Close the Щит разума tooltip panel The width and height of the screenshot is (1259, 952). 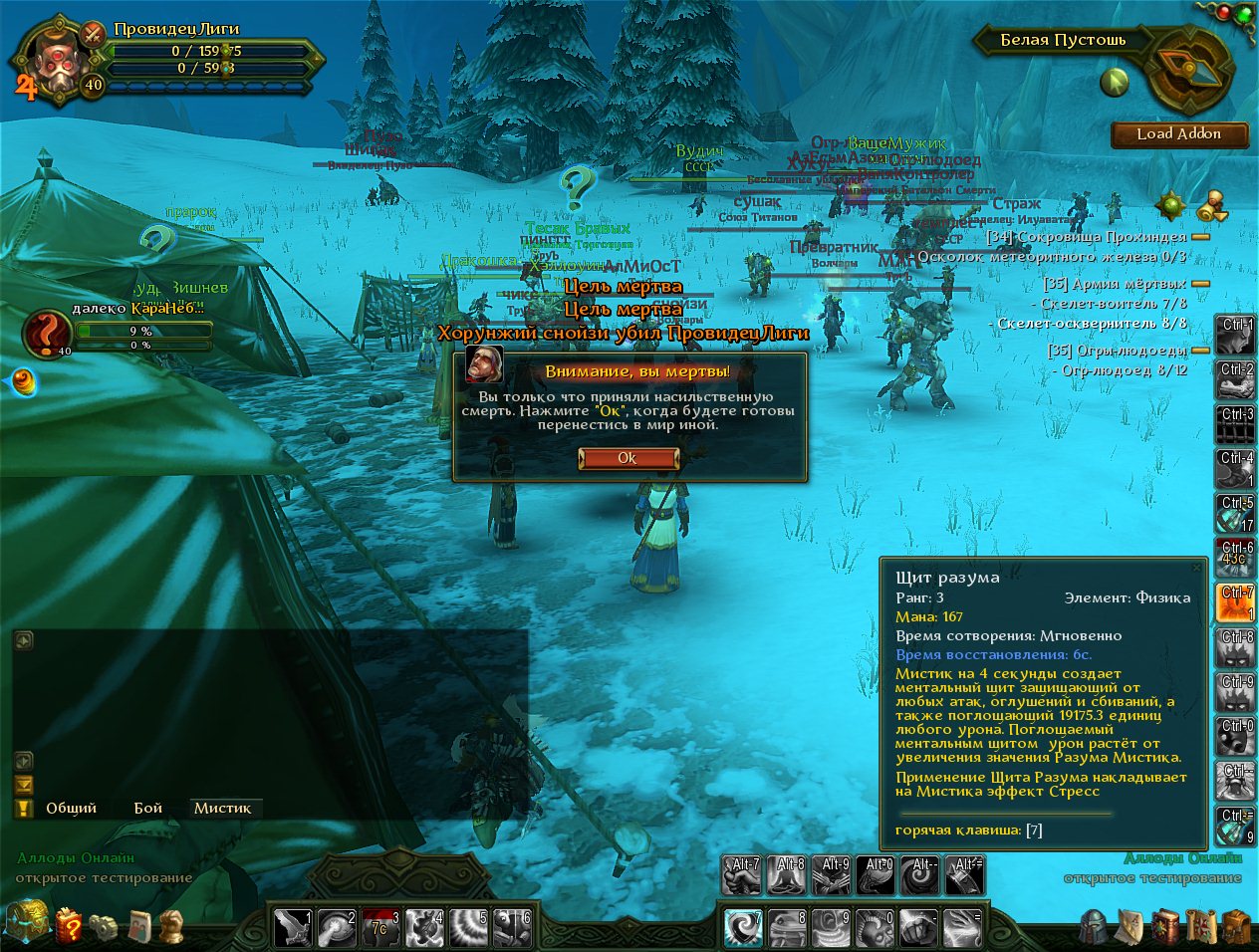tap(1196, 568)
